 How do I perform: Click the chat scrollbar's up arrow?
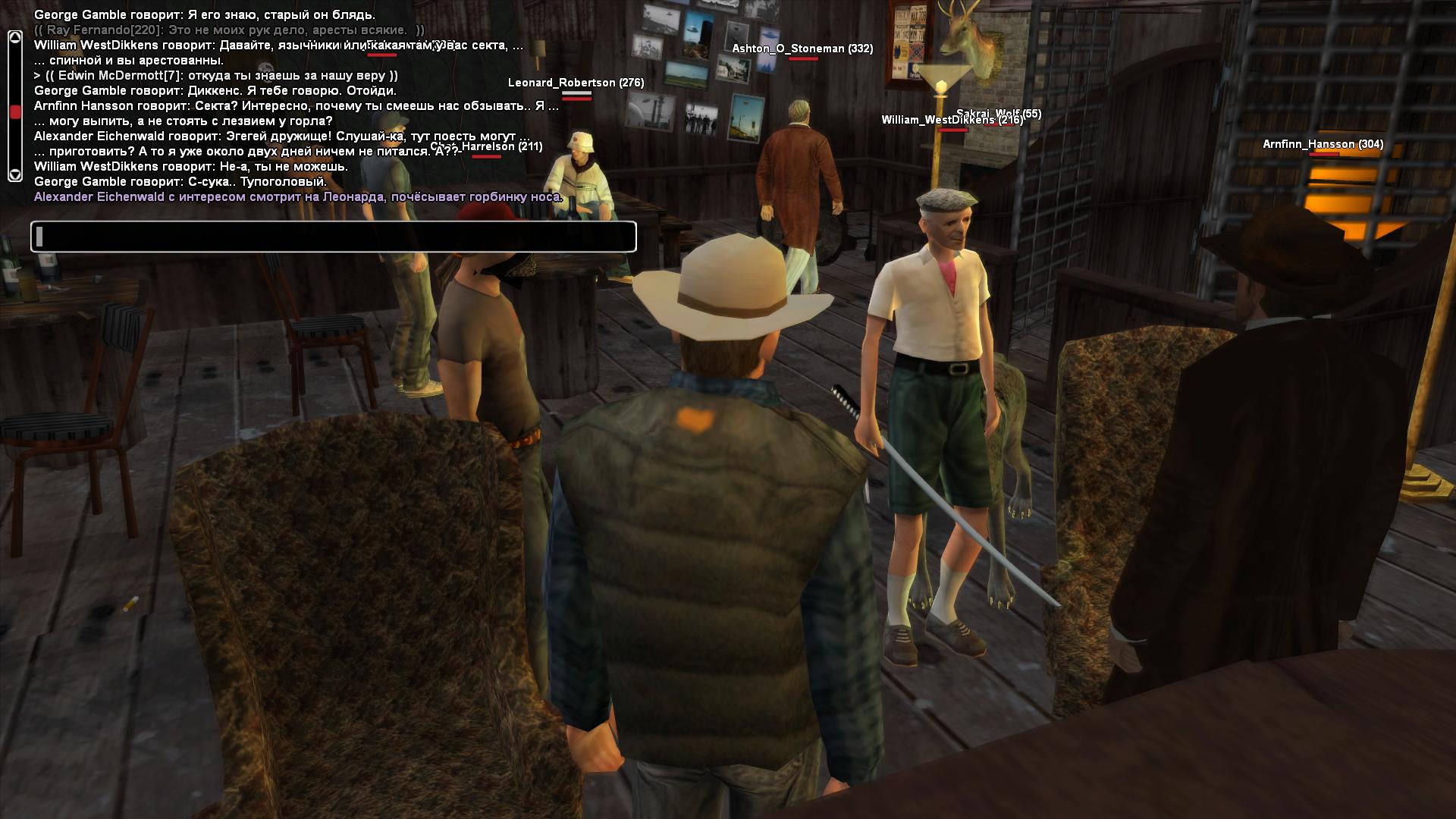pyautogui.click(x=14, y=37)
